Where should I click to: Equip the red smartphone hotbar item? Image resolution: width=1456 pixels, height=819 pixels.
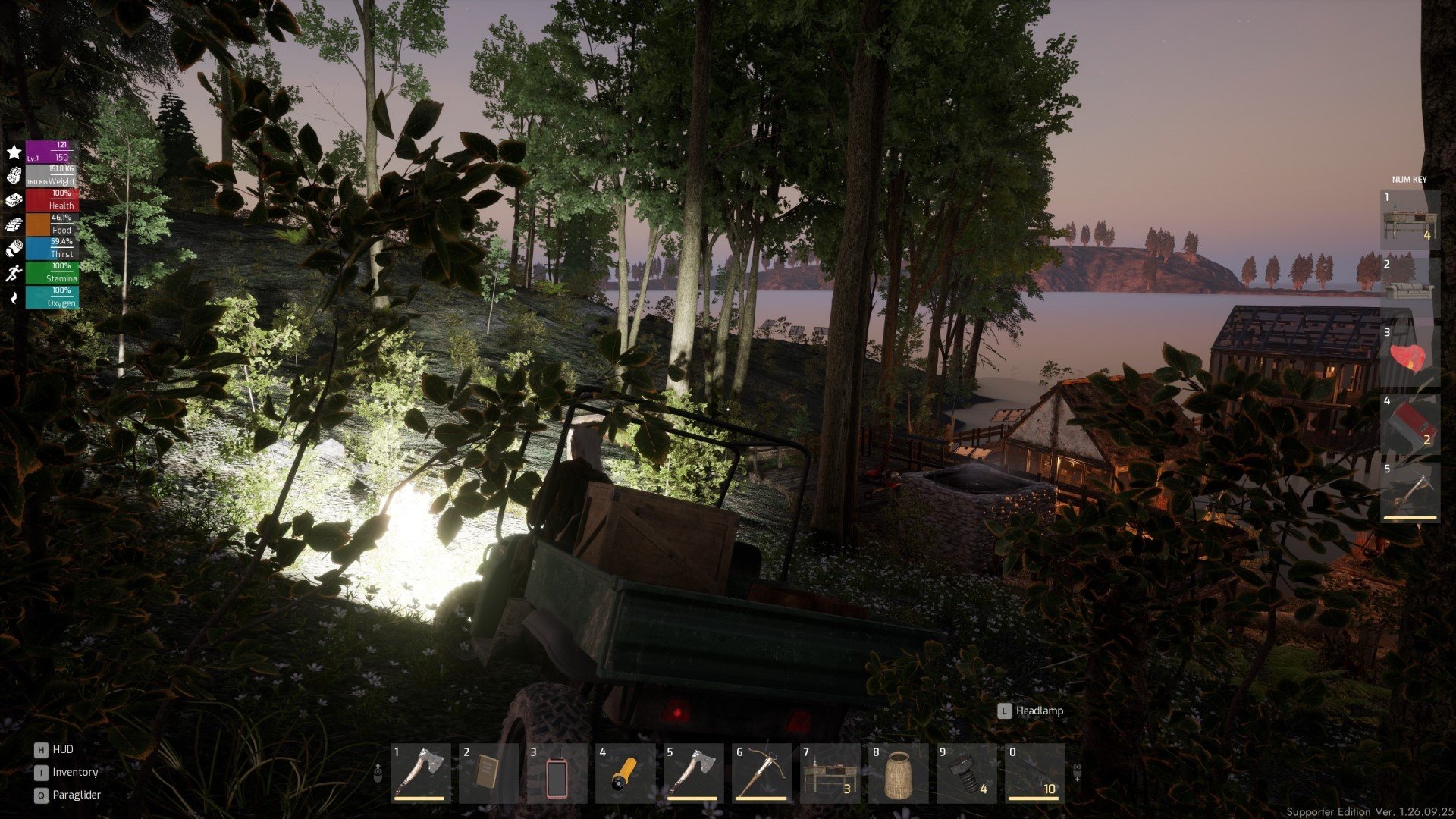556,773
